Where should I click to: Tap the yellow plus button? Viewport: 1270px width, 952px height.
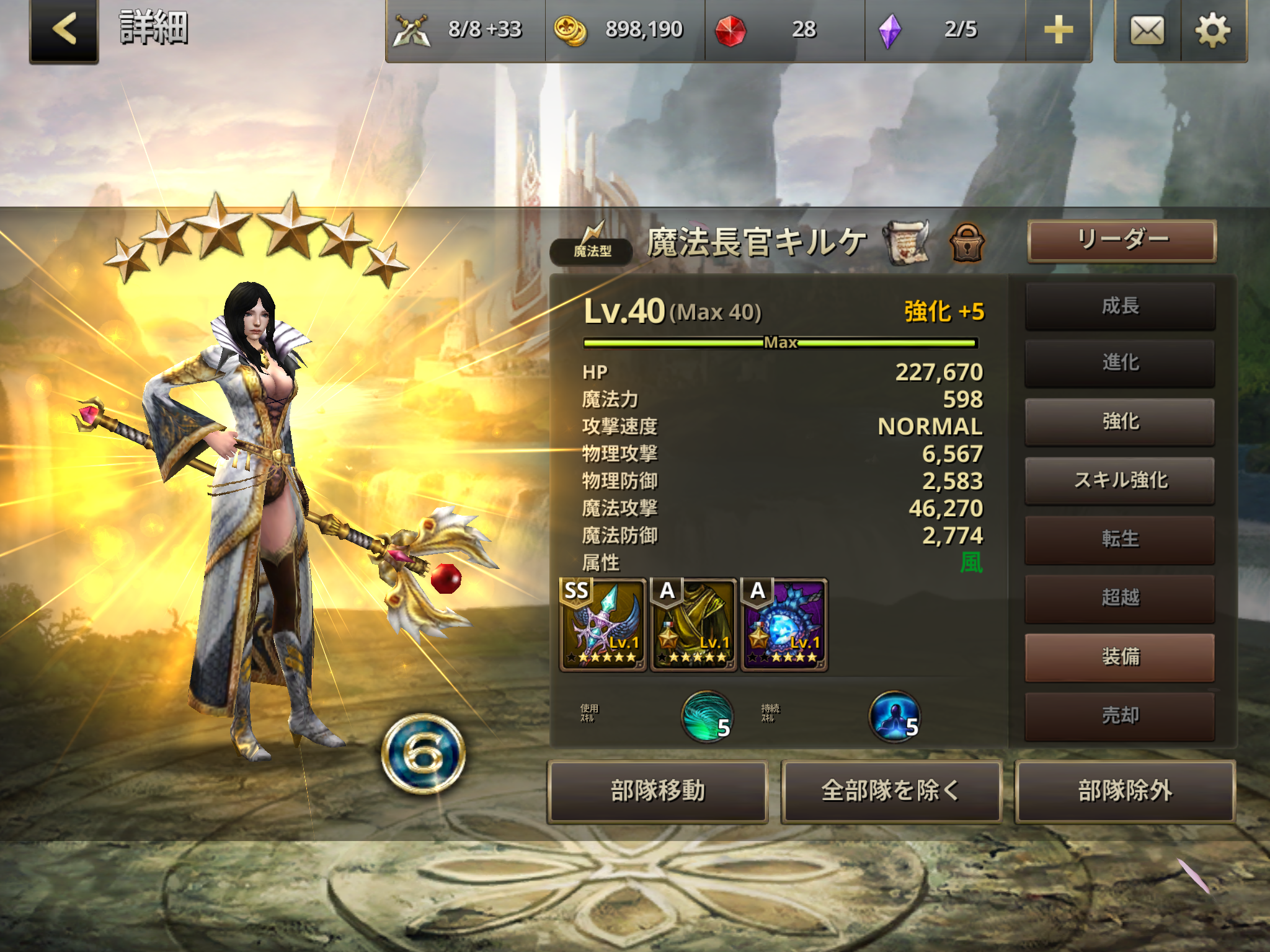1058,30
